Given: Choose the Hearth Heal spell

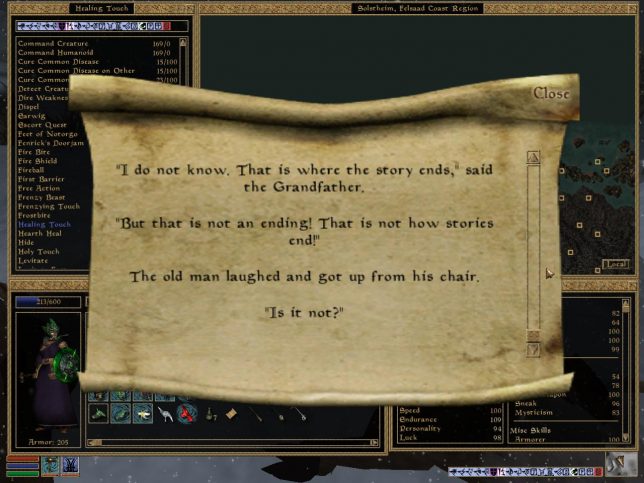Looking at the screenshot, I should 41,233.
